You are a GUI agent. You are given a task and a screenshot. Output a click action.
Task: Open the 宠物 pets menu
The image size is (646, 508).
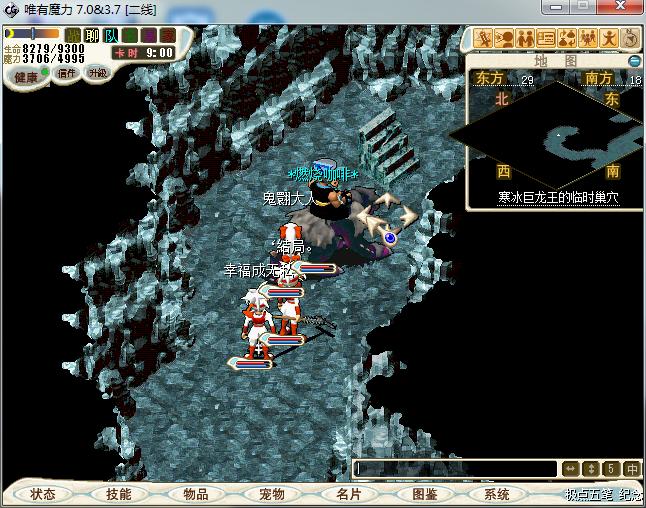(x=271, y=494)
